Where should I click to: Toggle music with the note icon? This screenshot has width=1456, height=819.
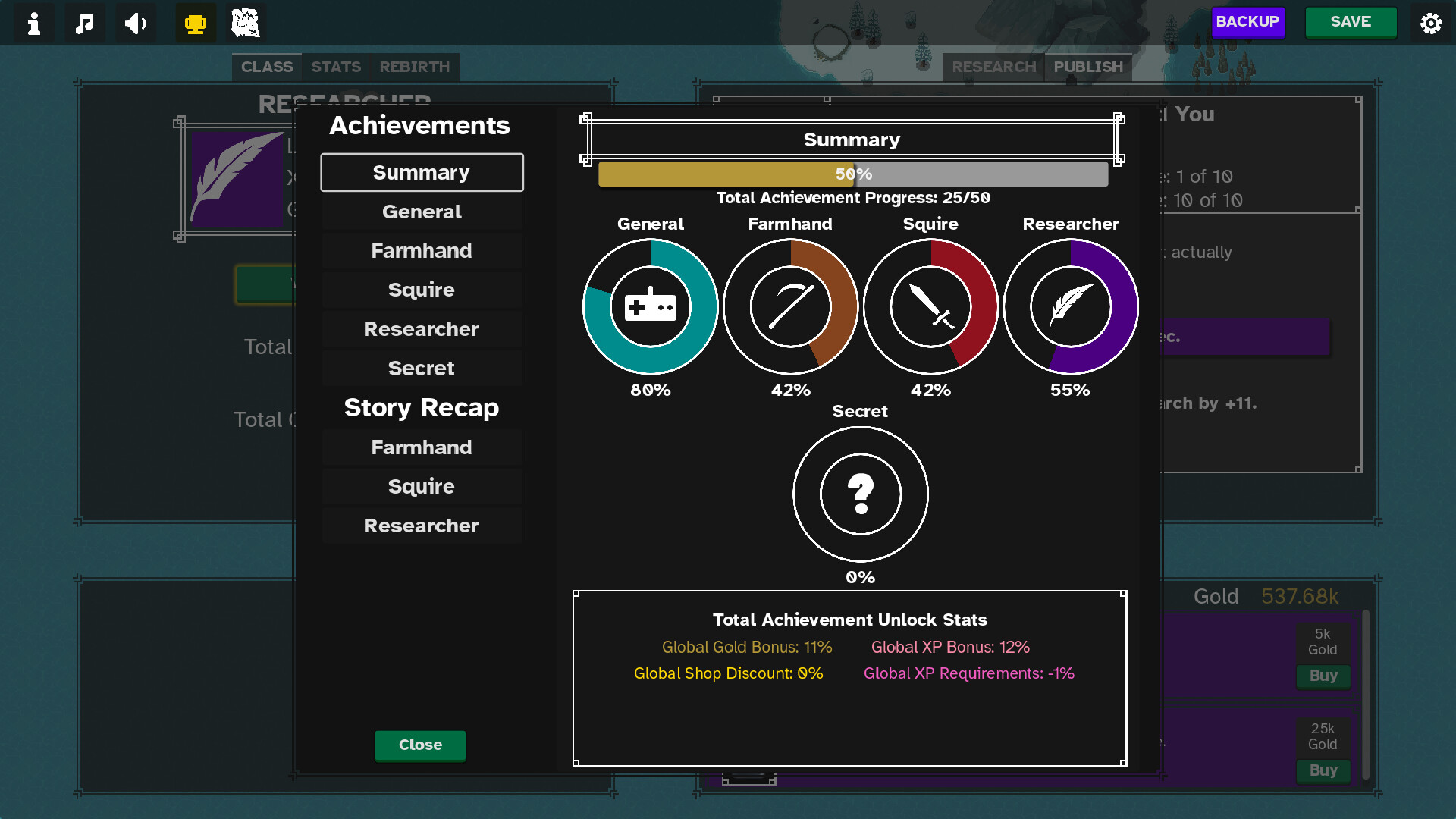(85, 24)
